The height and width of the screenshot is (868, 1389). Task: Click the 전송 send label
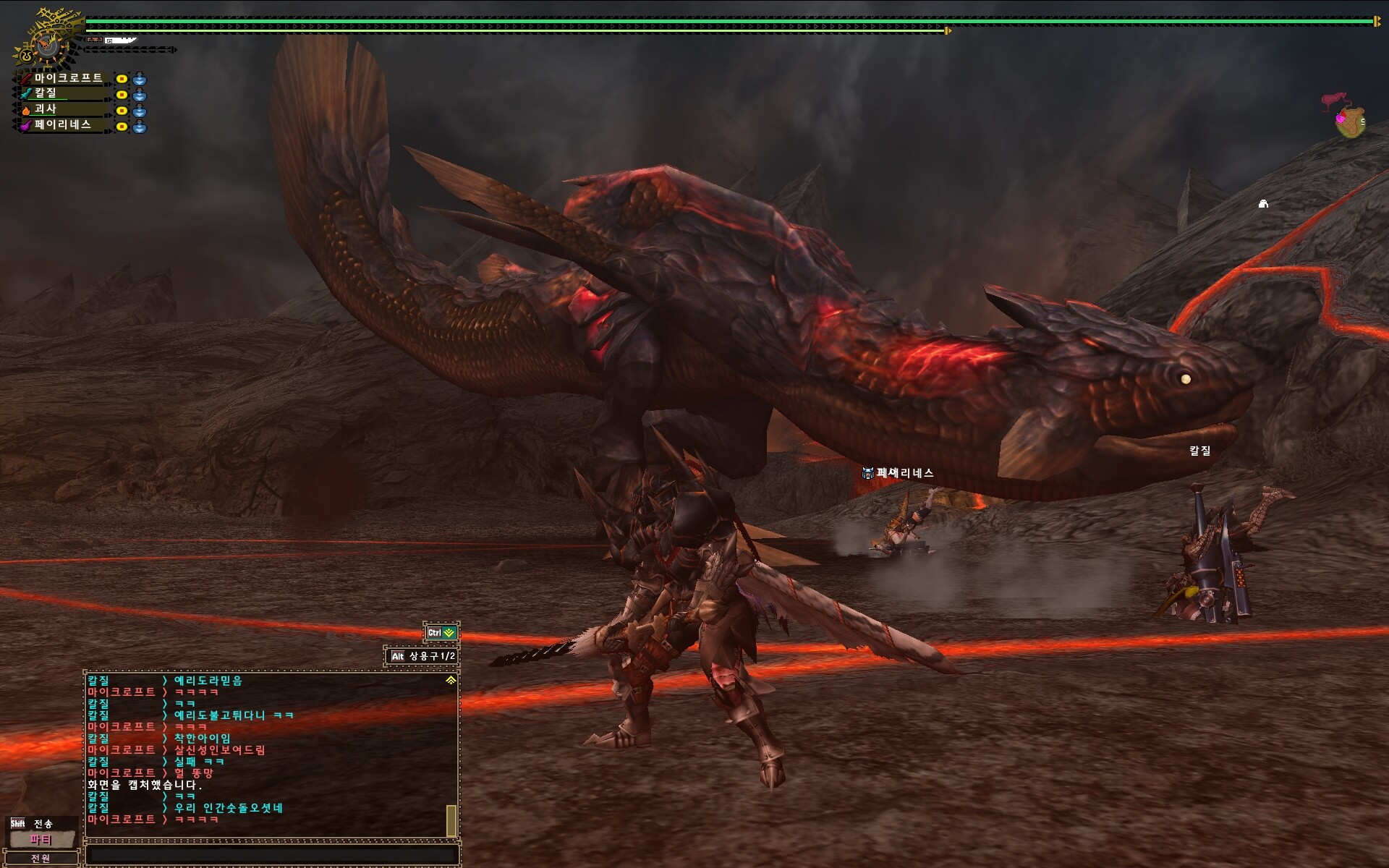pos(43,823)
